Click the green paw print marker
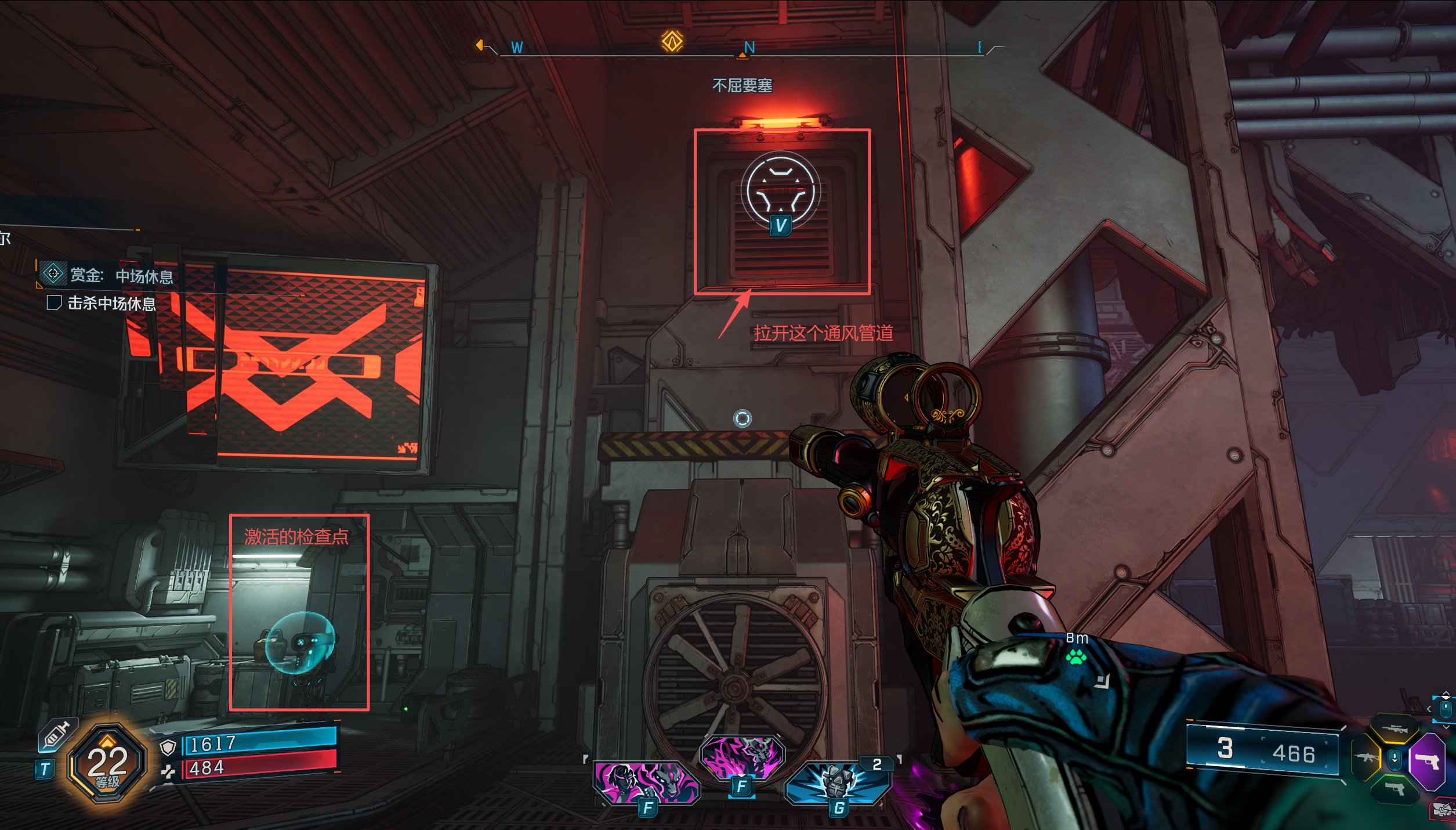 [1076, 658]
